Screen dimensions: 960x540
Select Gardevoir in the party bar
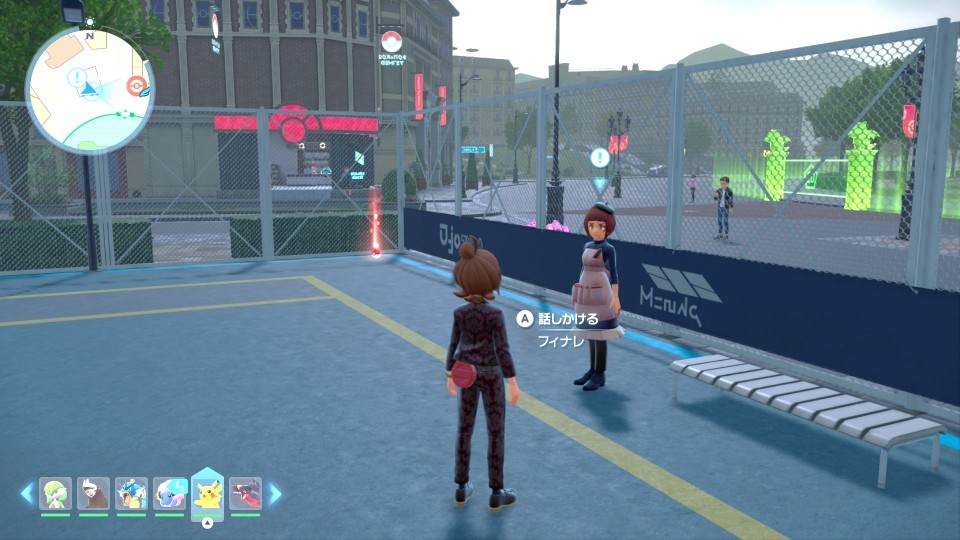(x=55, y=493)
